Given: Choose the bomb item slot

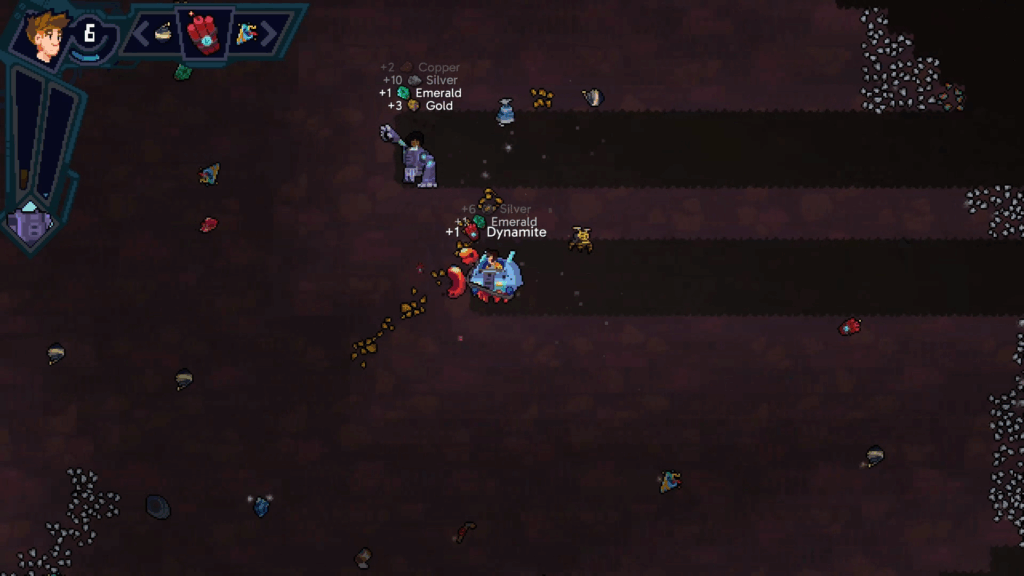Looking at the screenshot, I should point(163,33).
